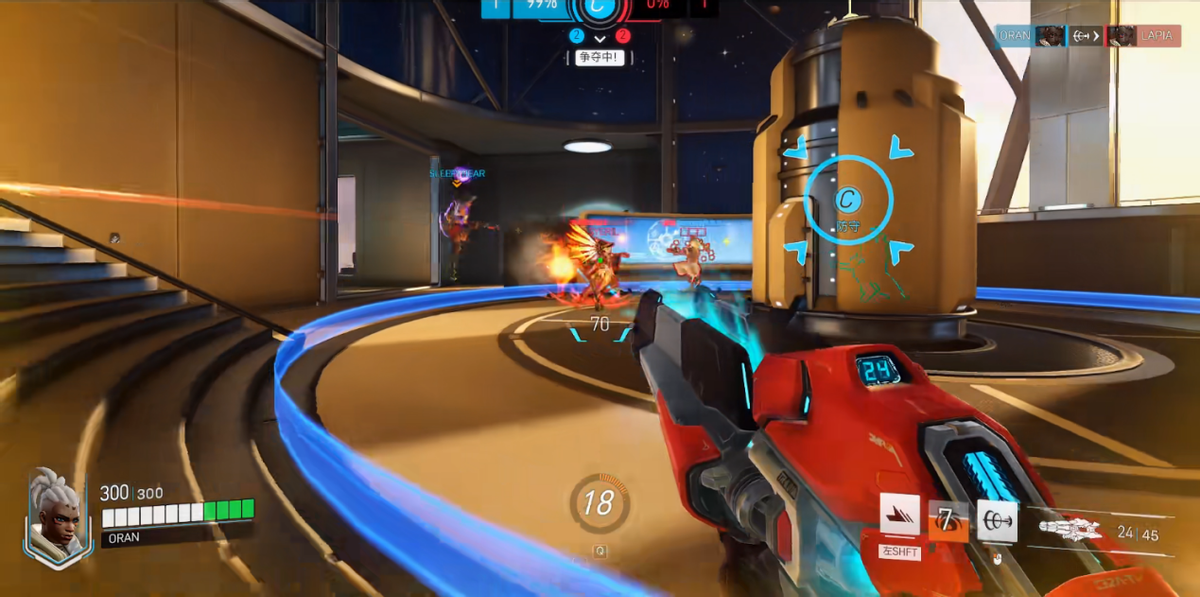Click the railgun weapon silhouette icon
1200x597 pixels.
pos(1070,529)
